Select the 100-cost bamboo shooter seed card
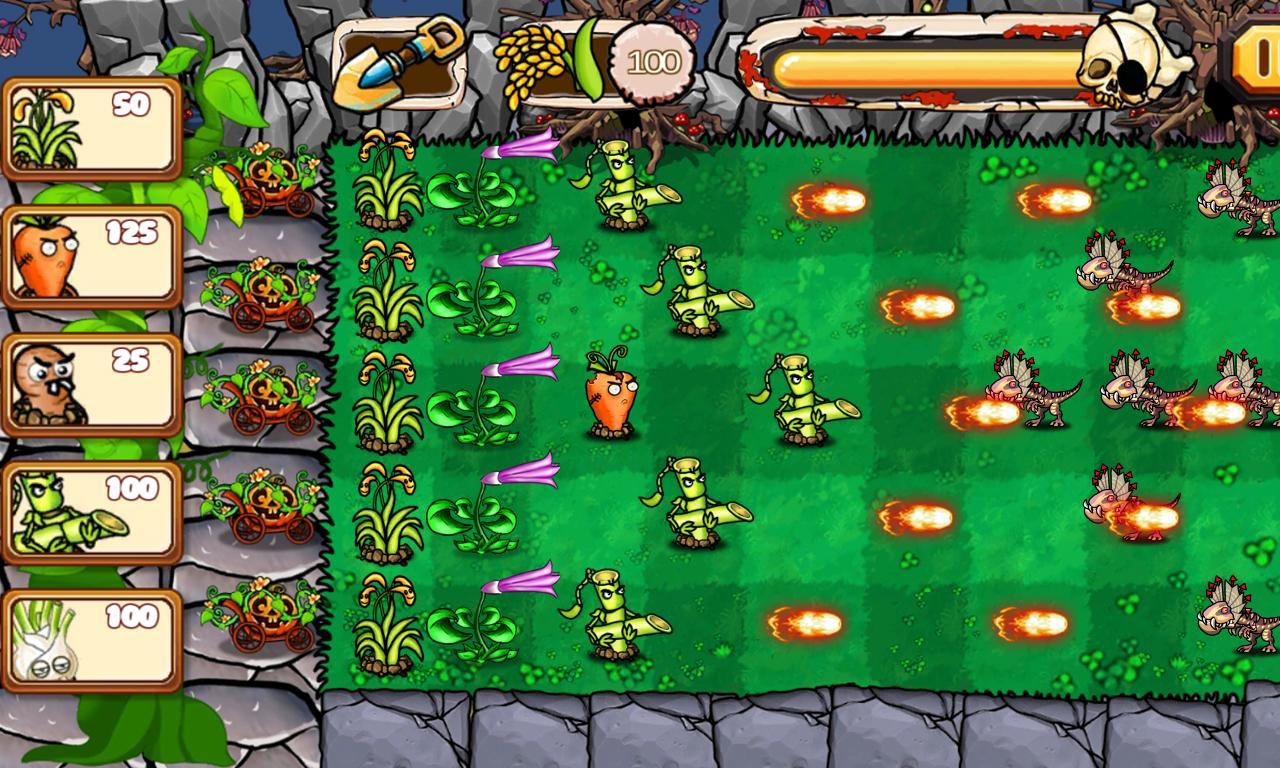Screen dimensions: 1280x768 pyautogui.click(x=90, y=510)
